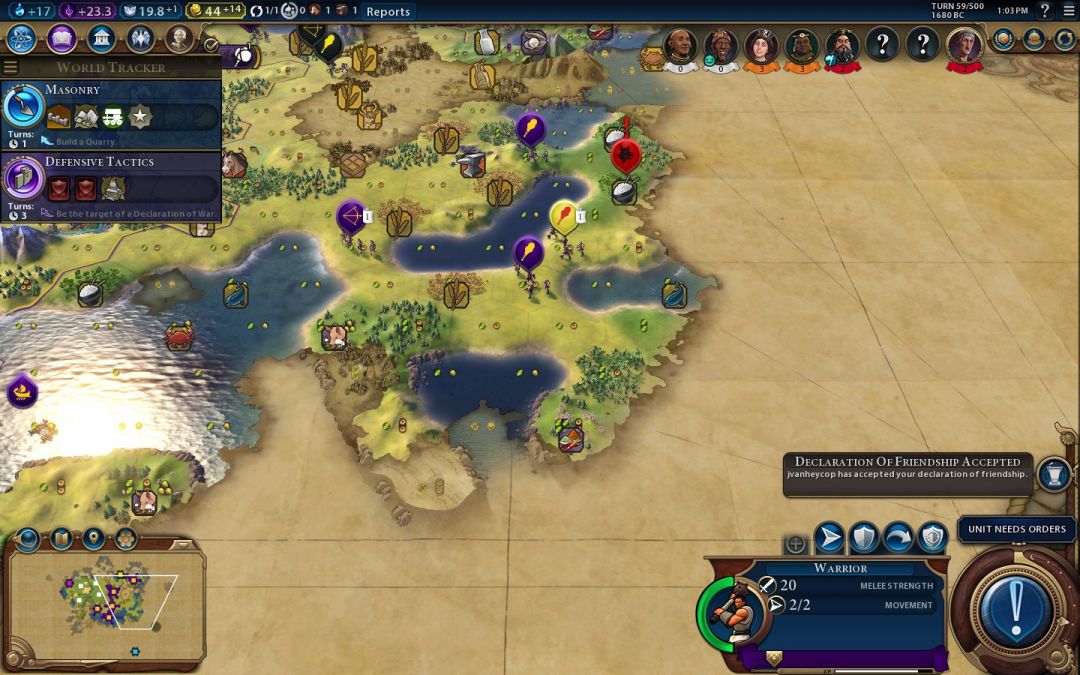Open the Government screen button

click(x=100, y=39)
